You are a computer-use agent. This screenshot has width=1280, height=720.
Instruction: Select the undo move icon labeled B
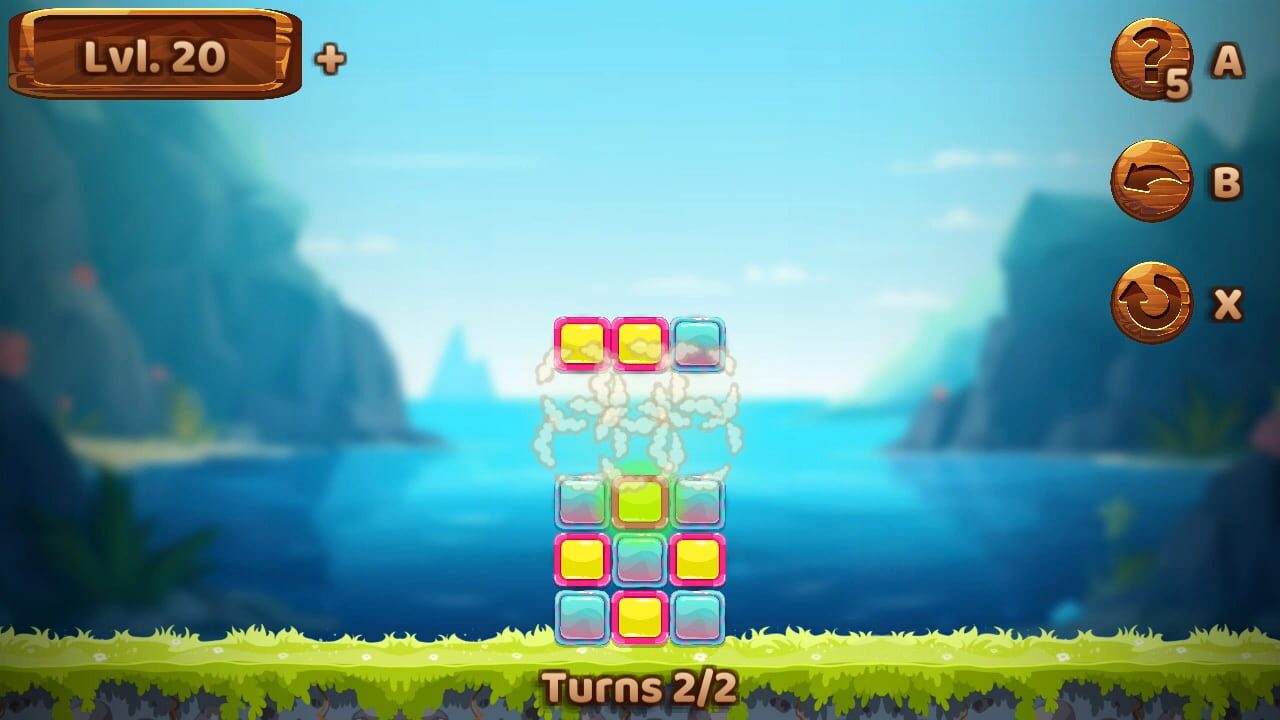pos(1150,180)
